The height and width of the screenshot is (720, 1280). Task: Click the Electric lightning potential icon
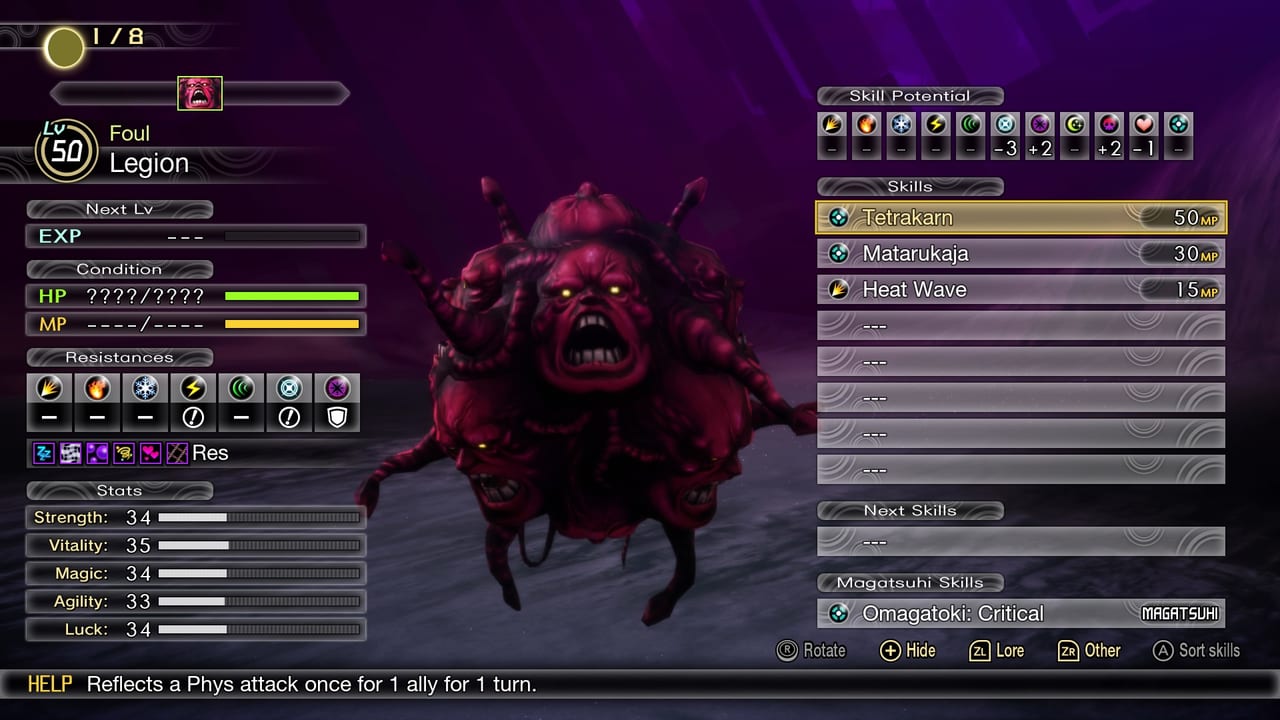(x=935, y=129)
